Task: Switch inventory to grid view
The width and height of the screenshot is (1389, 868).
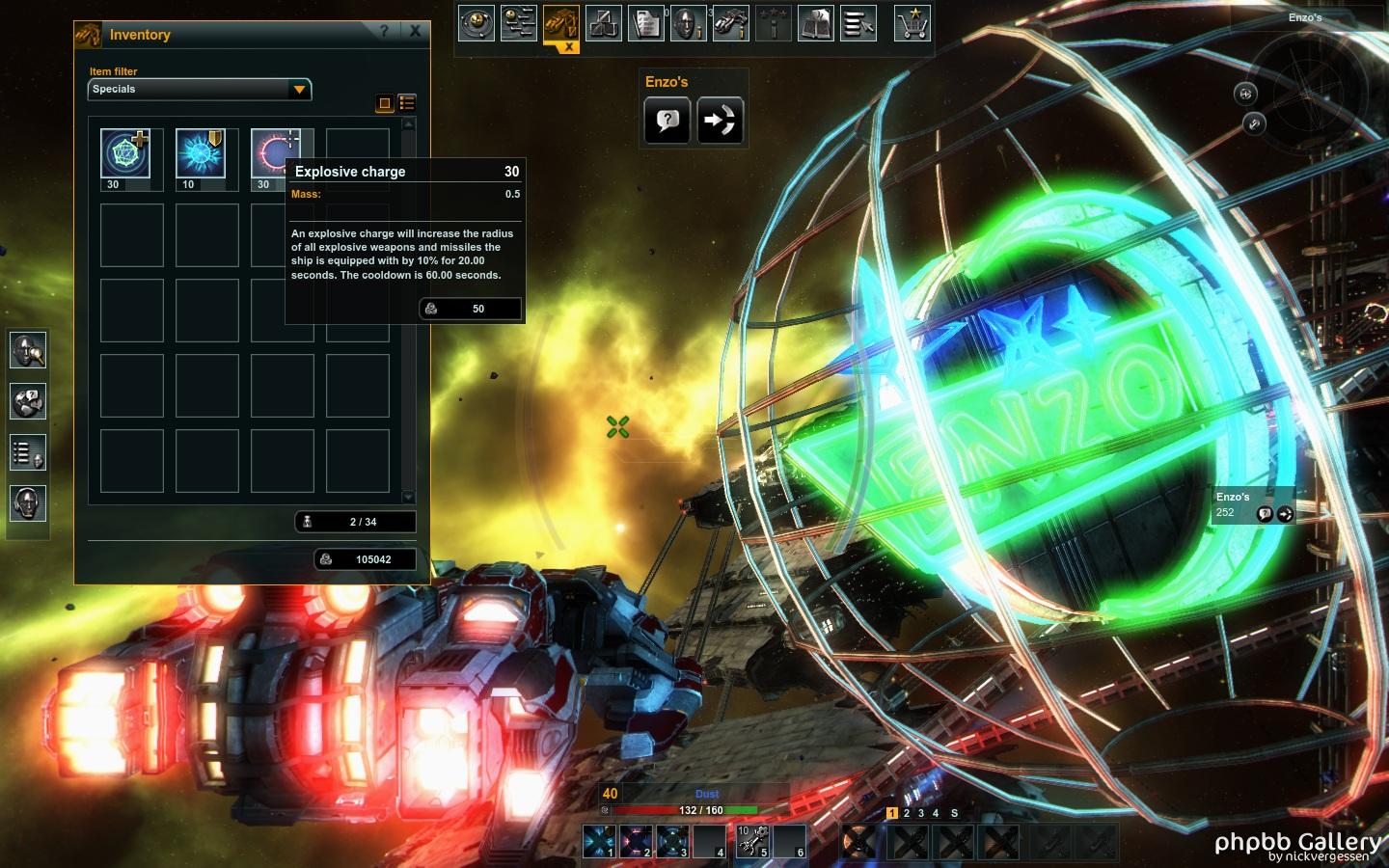Action: 384,103
